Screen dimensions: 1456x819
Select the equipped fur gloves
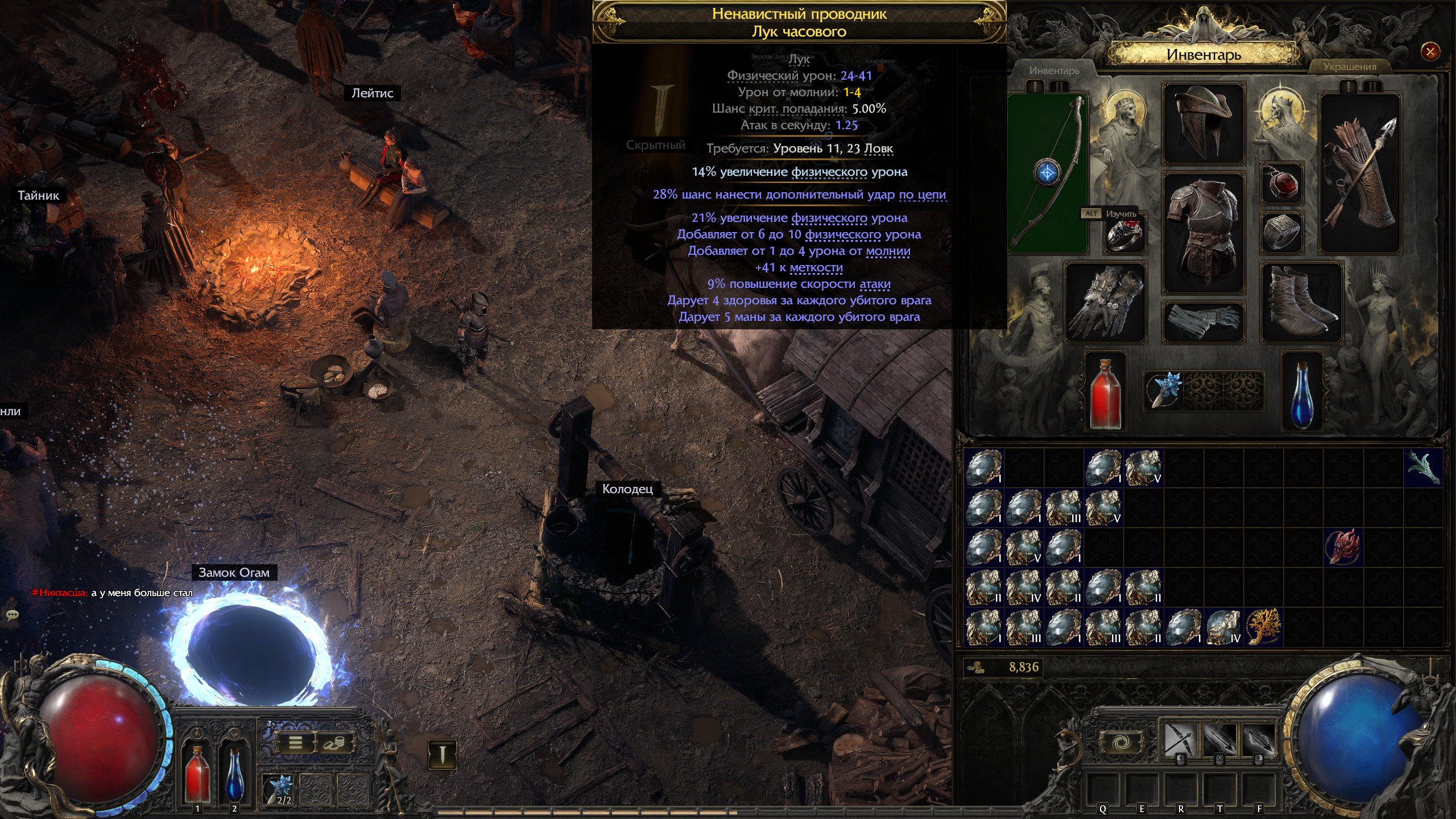[1105, 303]
